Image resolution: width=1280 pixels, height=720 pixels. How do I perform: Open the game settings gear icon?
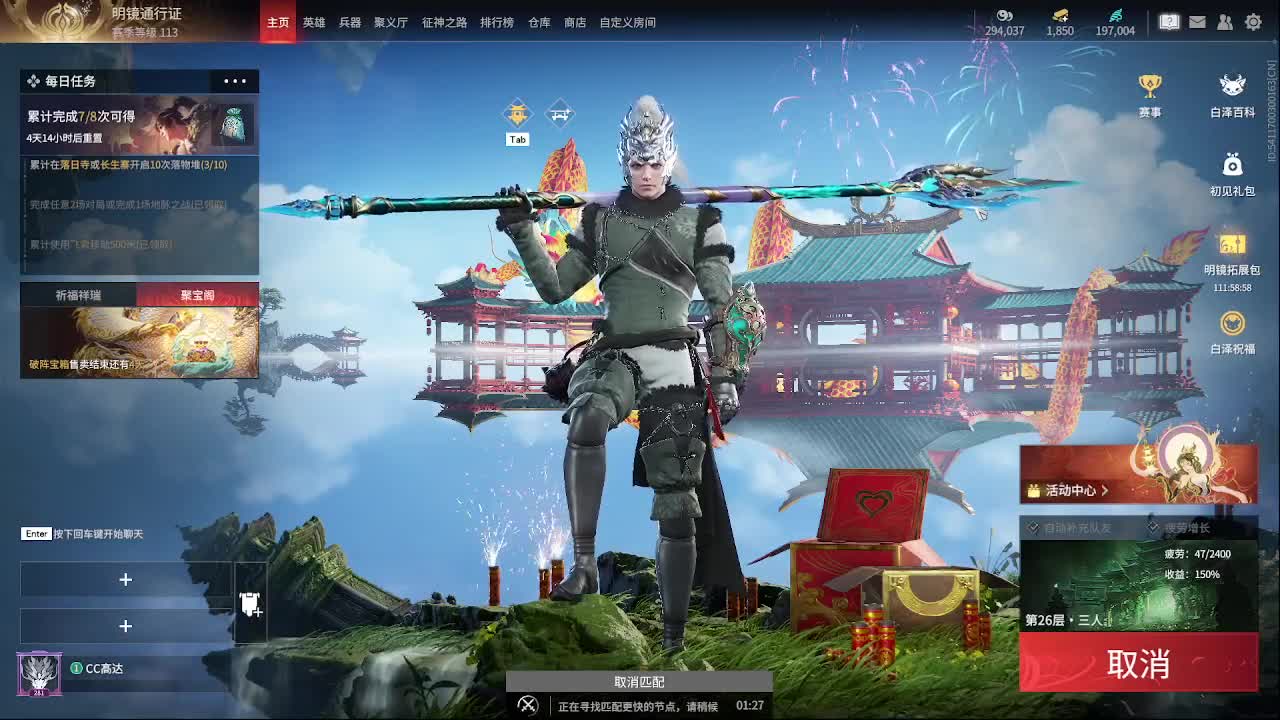(x=1253, y=20)
